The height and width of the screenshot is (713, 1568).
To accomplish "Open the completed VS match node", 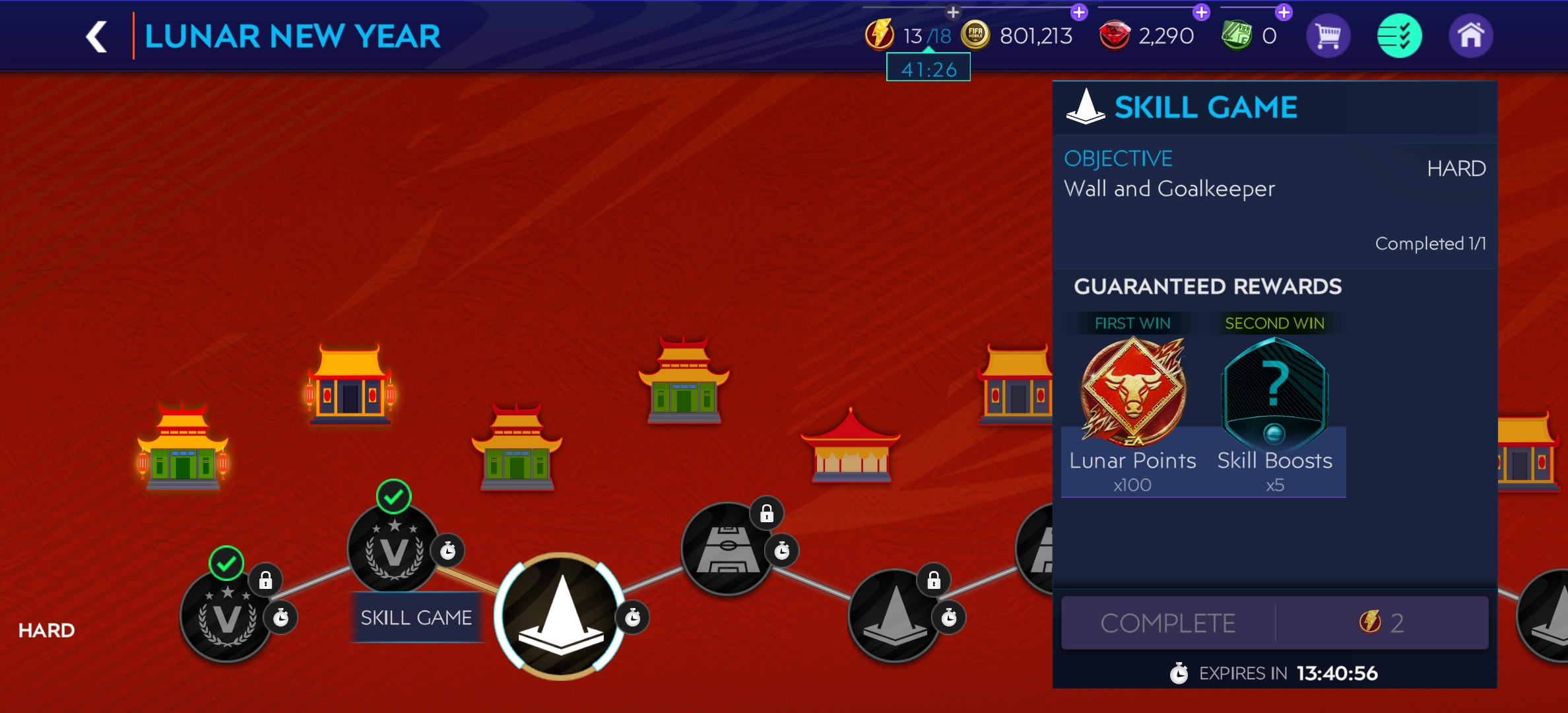I will 392,553.
